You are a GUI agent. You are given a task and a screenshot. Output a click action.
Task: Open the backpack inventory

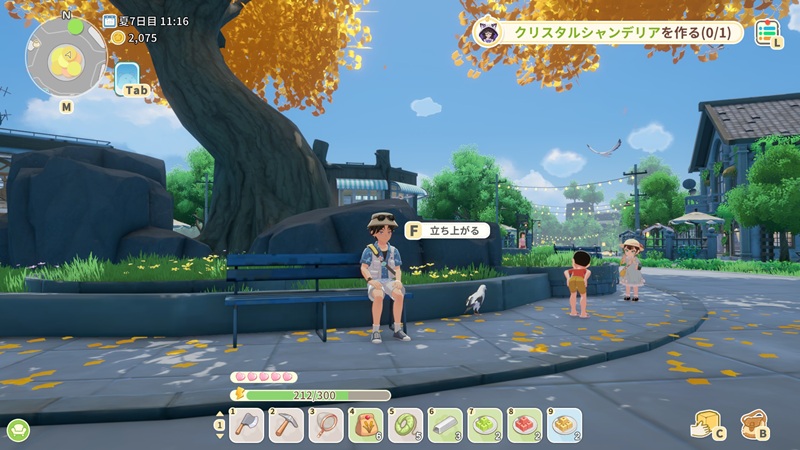[753, 424]
